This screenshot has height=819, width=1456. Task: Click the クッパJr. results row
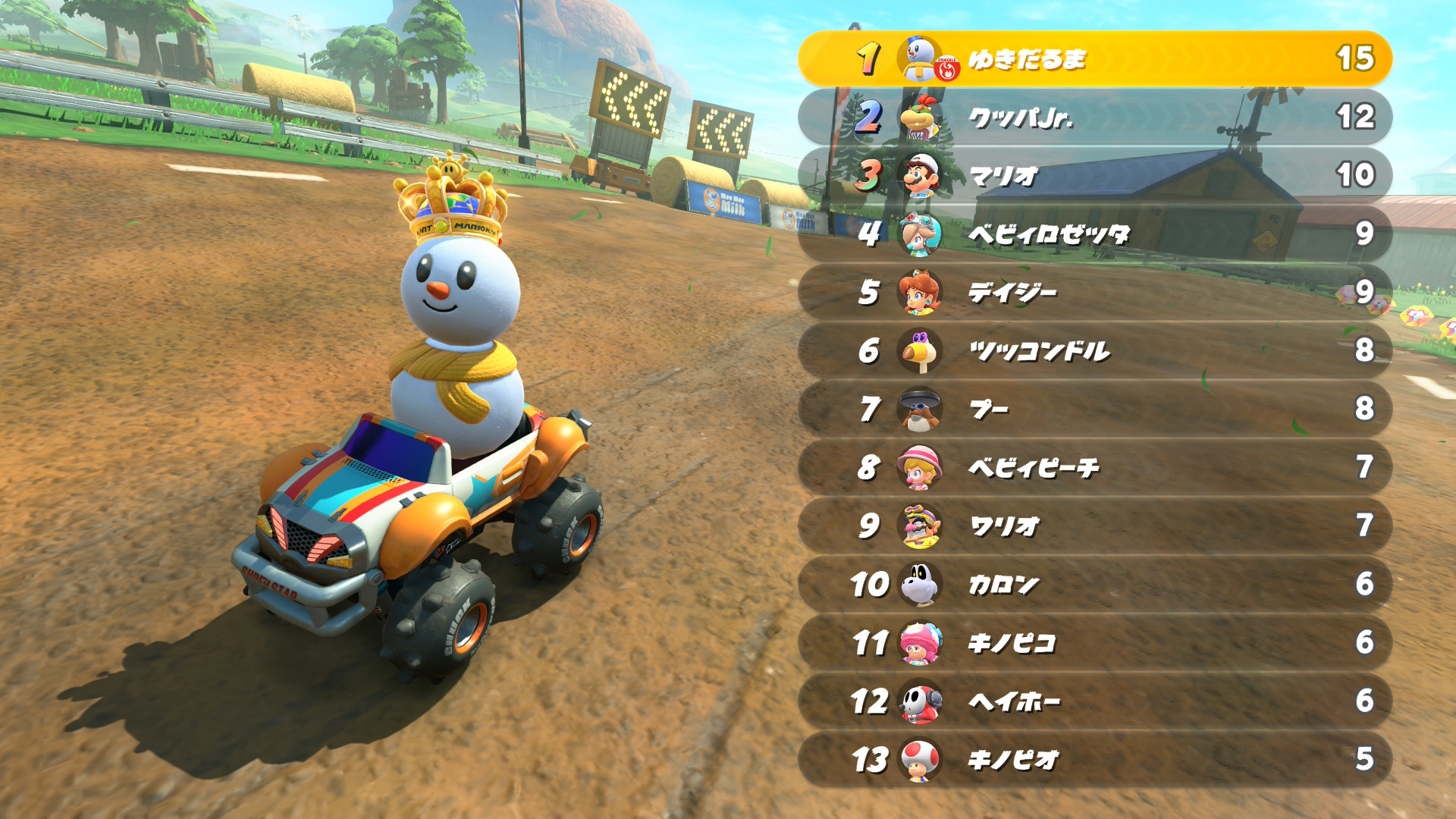click(1094, 117)
